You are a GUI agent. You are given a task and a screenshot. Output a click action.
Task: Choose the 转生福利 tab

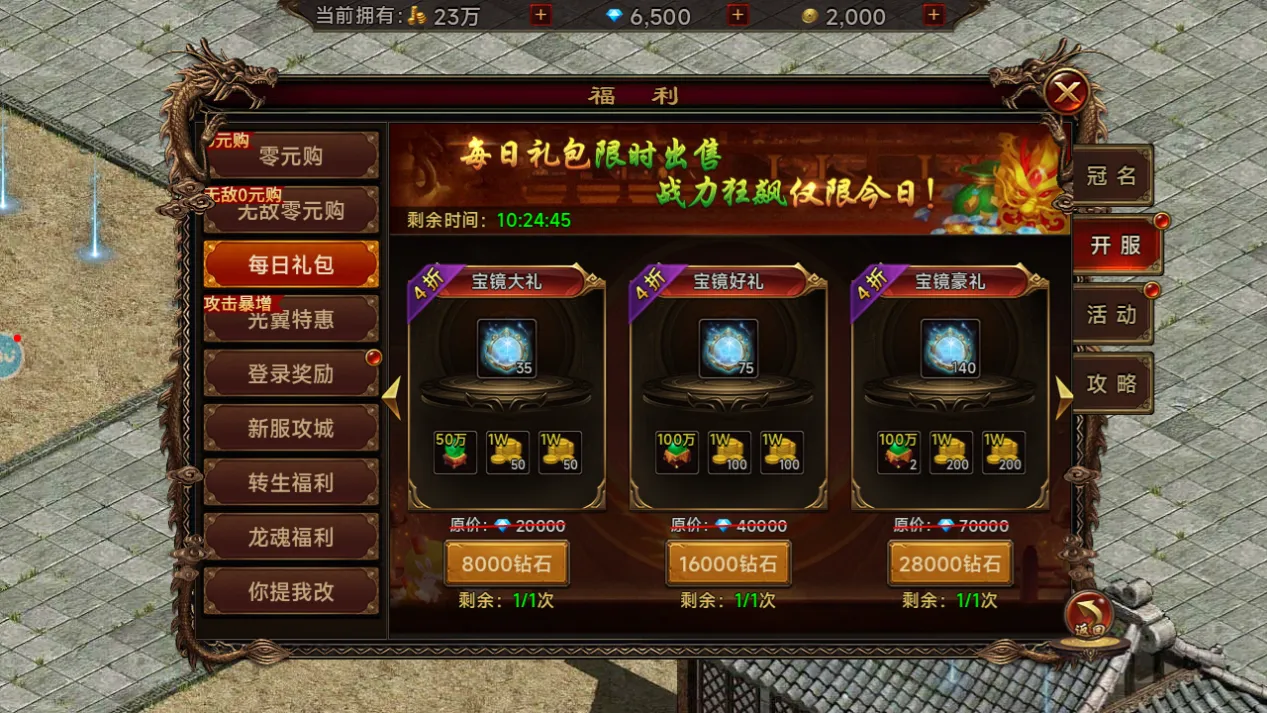(291, 483)
